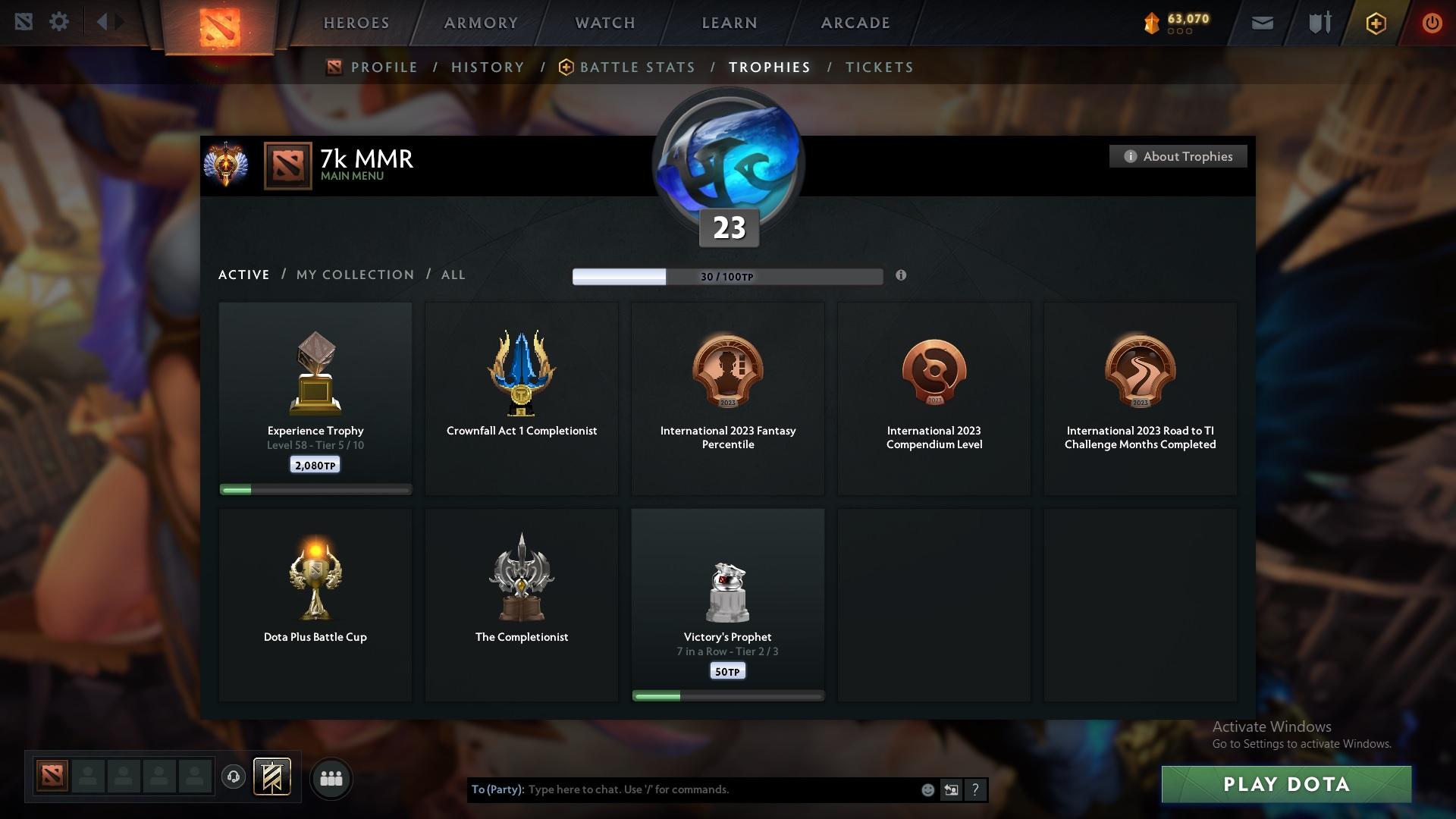1456x819 pixels.
Task: Switch to the MY COLLECTION tab
Action: point(354,275)
